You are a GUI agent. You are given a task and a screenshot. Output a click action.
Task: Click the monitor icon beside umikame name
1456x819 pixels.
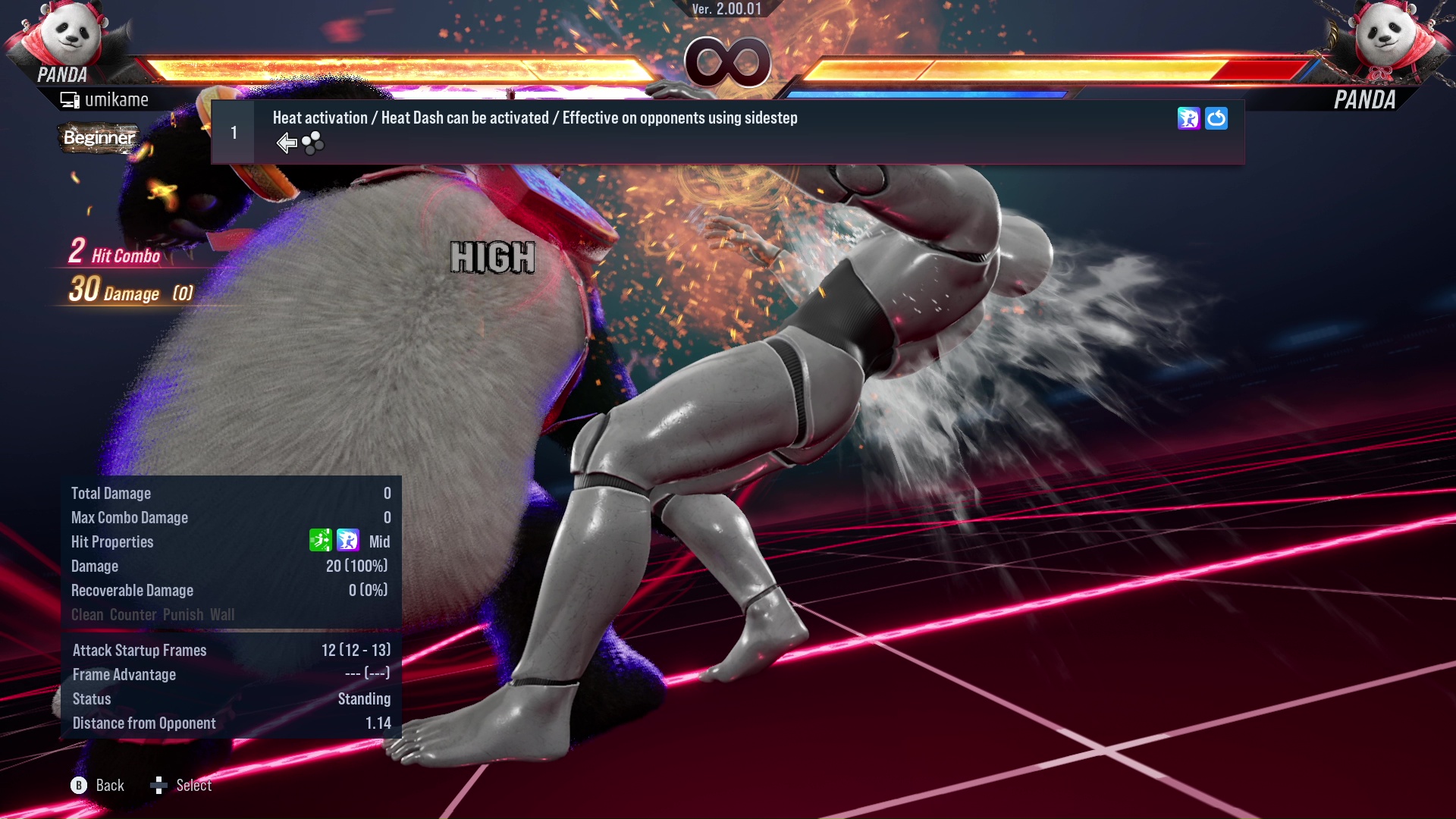click(69, 99)
